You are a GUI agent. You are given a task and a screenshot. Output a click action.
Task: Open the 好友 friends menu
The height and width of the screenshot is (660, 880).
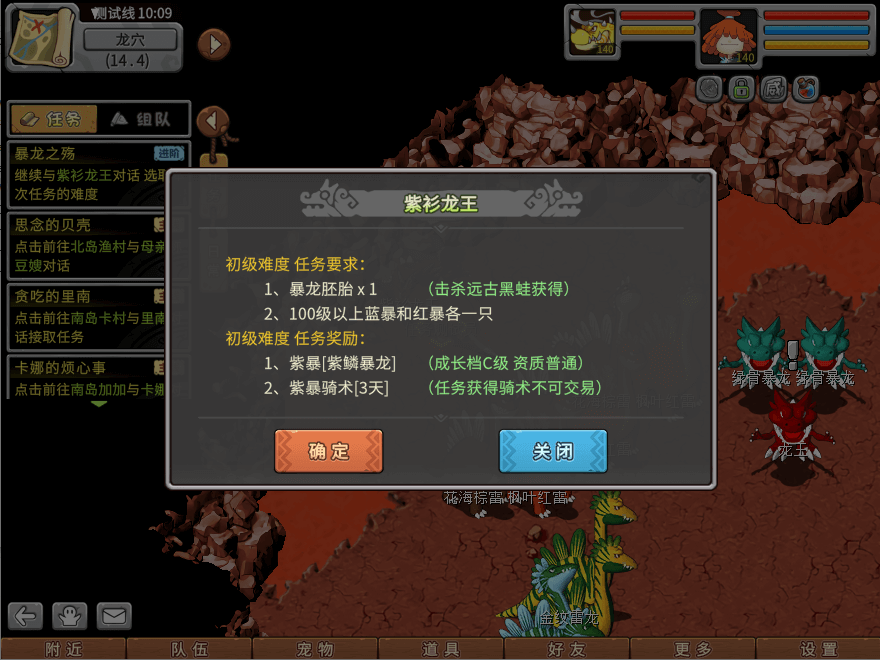point(566,649)
